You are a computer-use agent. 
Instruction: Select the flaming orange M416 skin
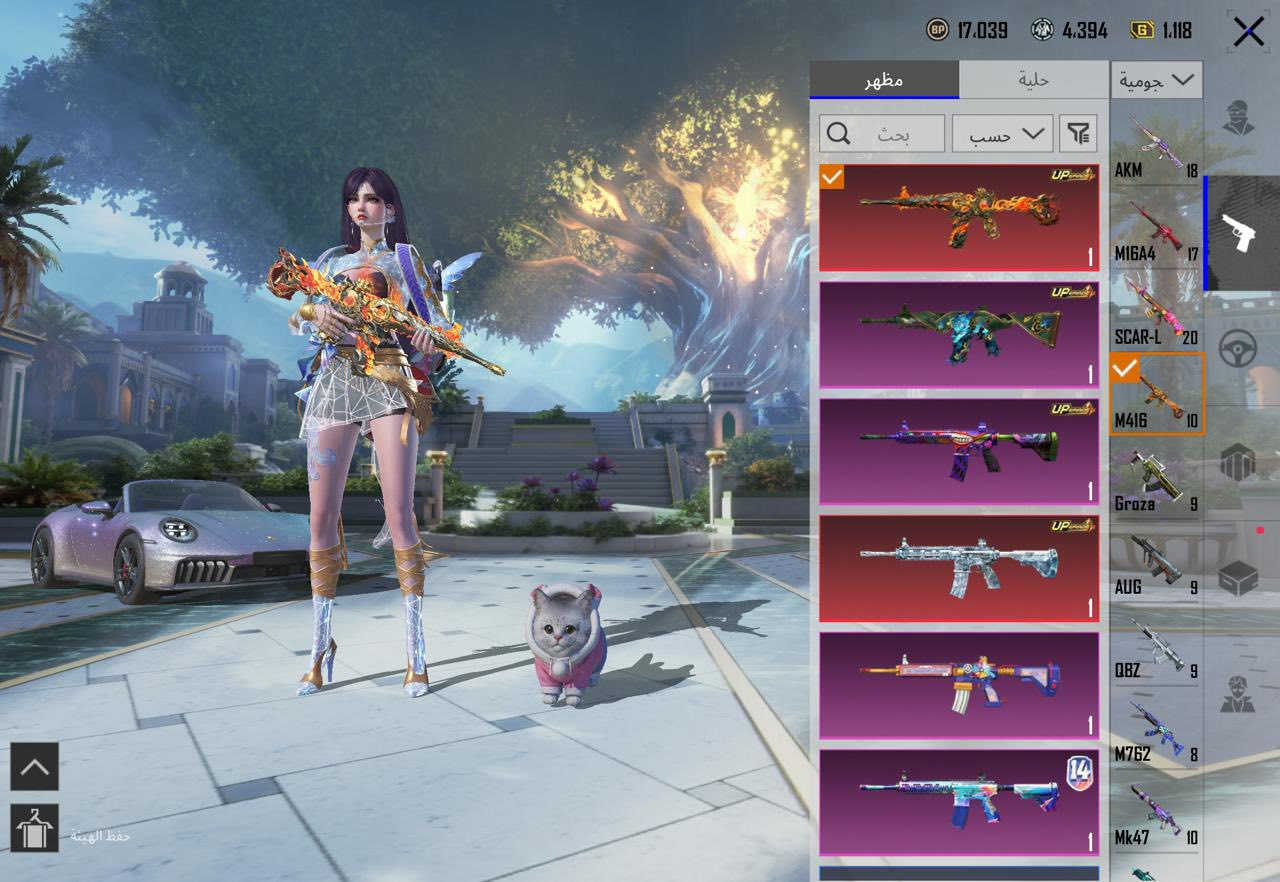click(x=958, y=218)
